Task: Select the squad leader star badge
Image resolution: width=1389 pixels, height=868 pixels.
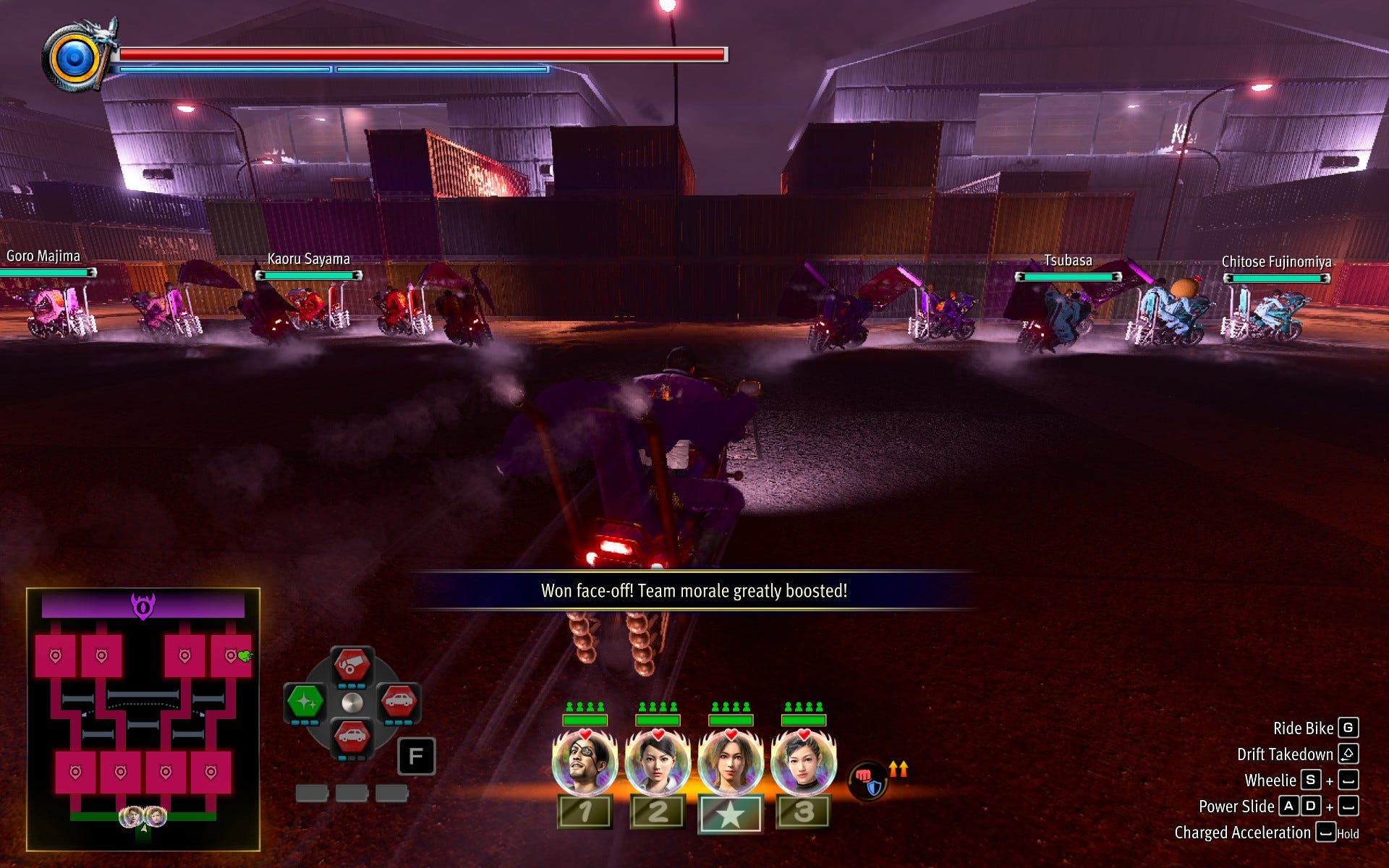Action: tap(730, 814)
